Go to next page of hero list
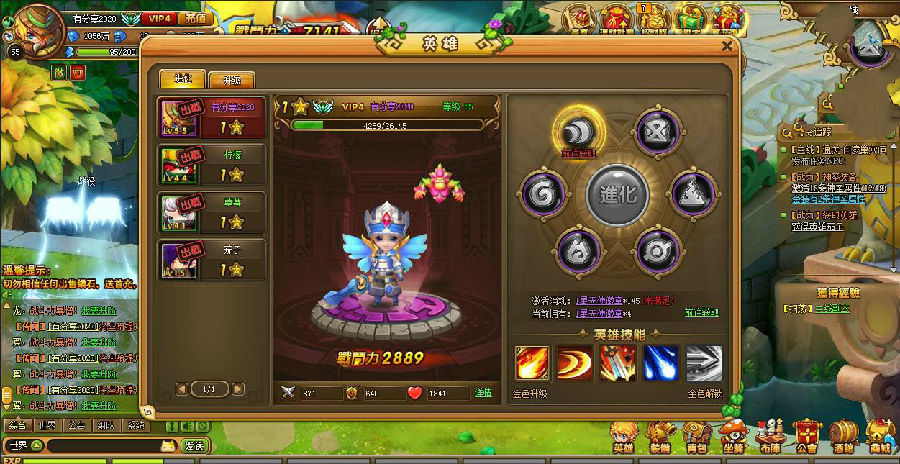The height and width of the screenshot is (464, 900). coord(238,387)
